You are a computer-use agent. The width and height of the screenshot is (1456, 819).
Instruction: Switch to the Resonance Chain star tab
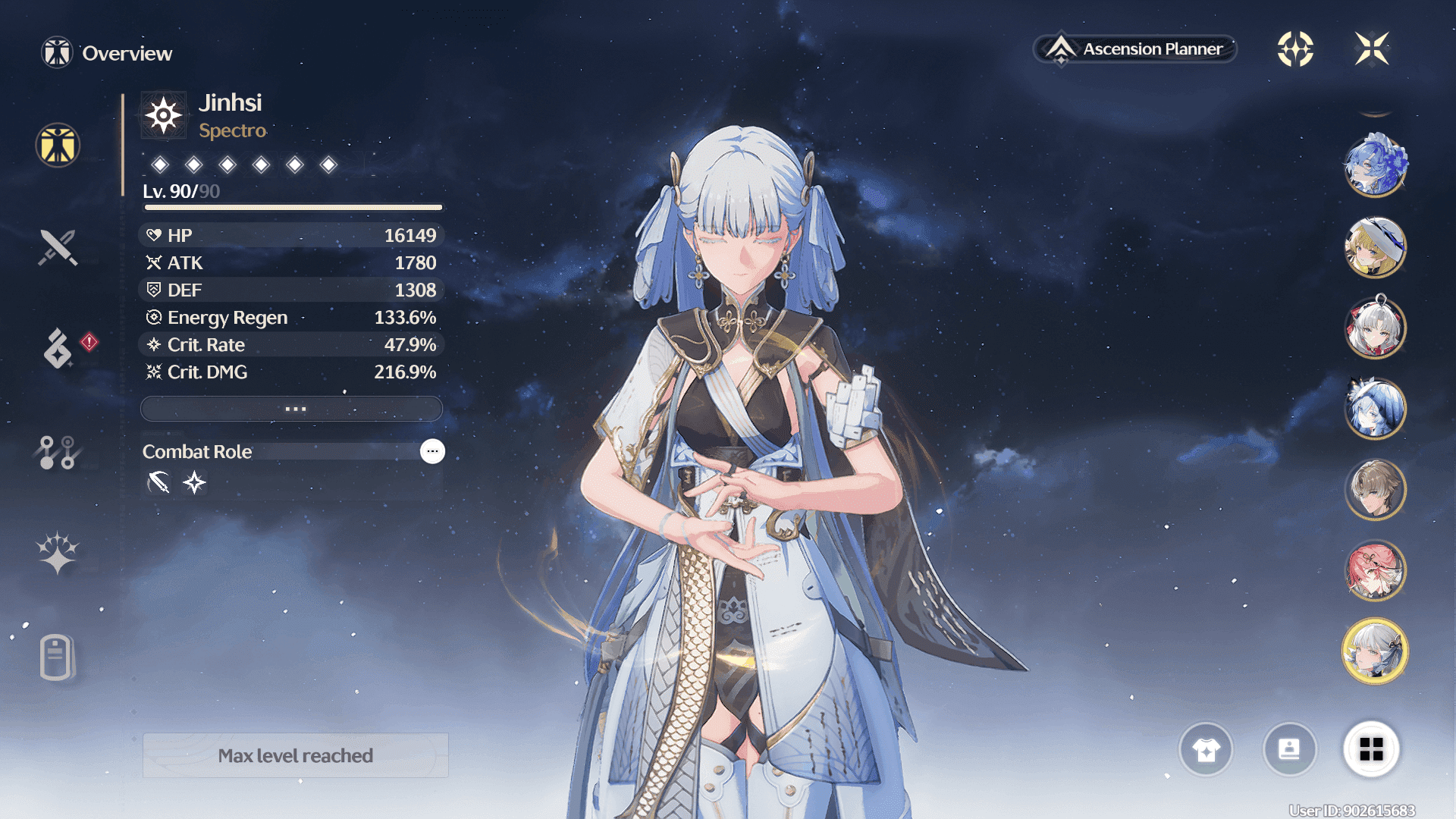(58, 553)
